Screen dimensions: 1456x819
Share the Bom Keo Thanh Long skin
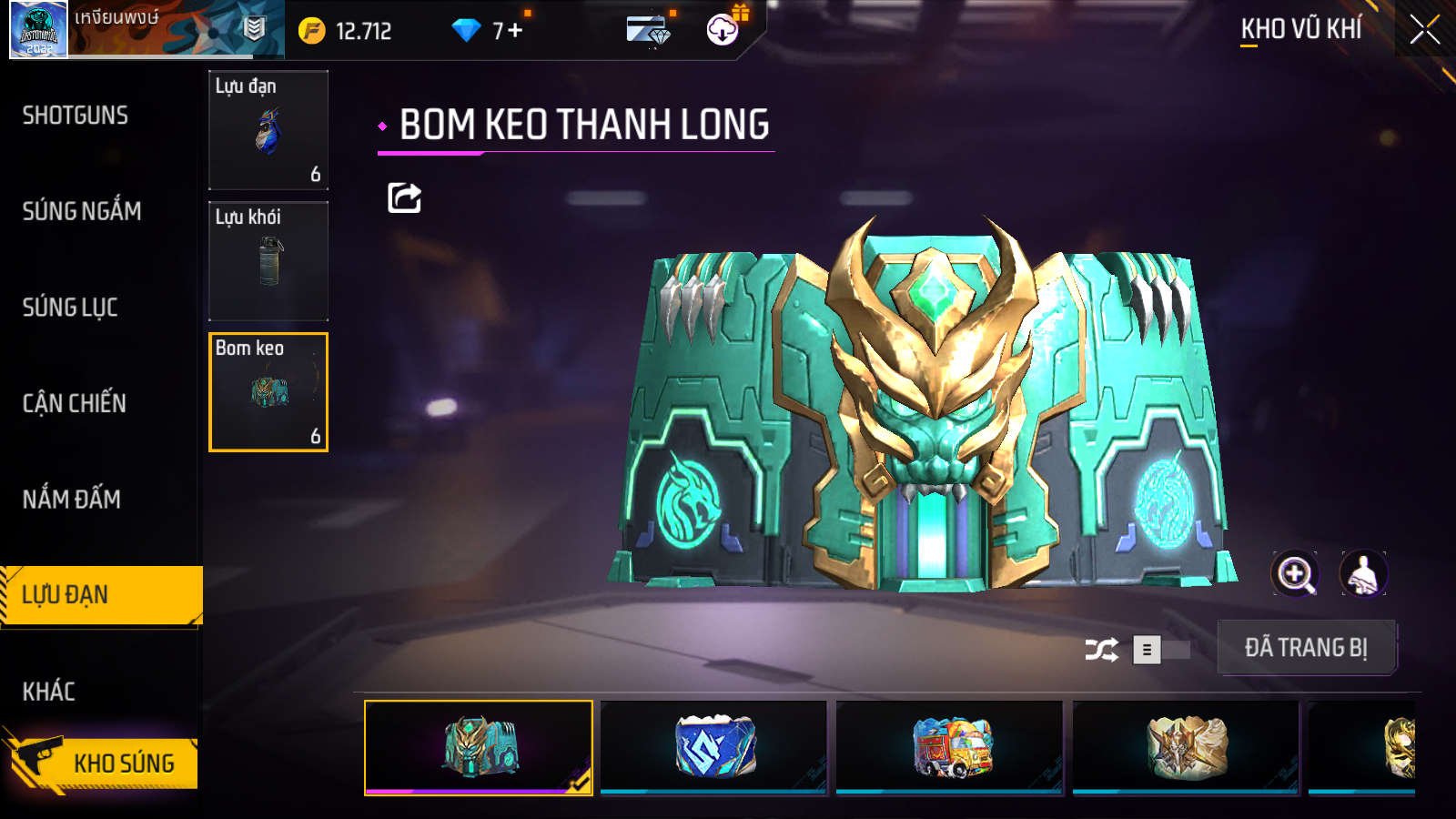(x=404, y=197)
